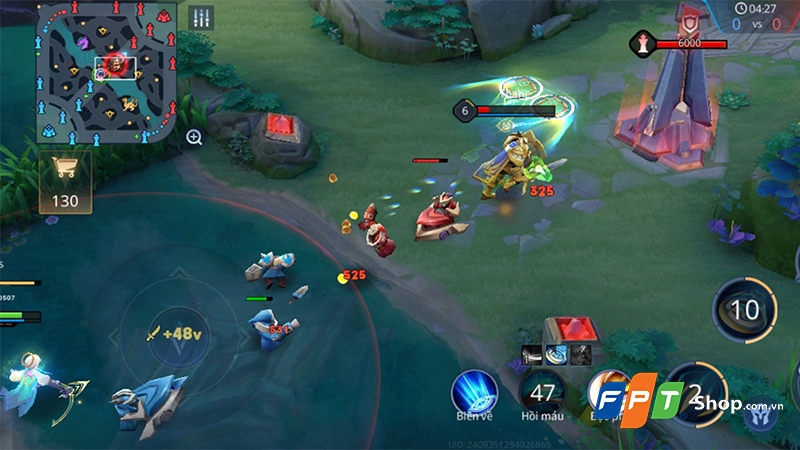
Task: Open the FPT Shop watermark link
Action: 680,402
